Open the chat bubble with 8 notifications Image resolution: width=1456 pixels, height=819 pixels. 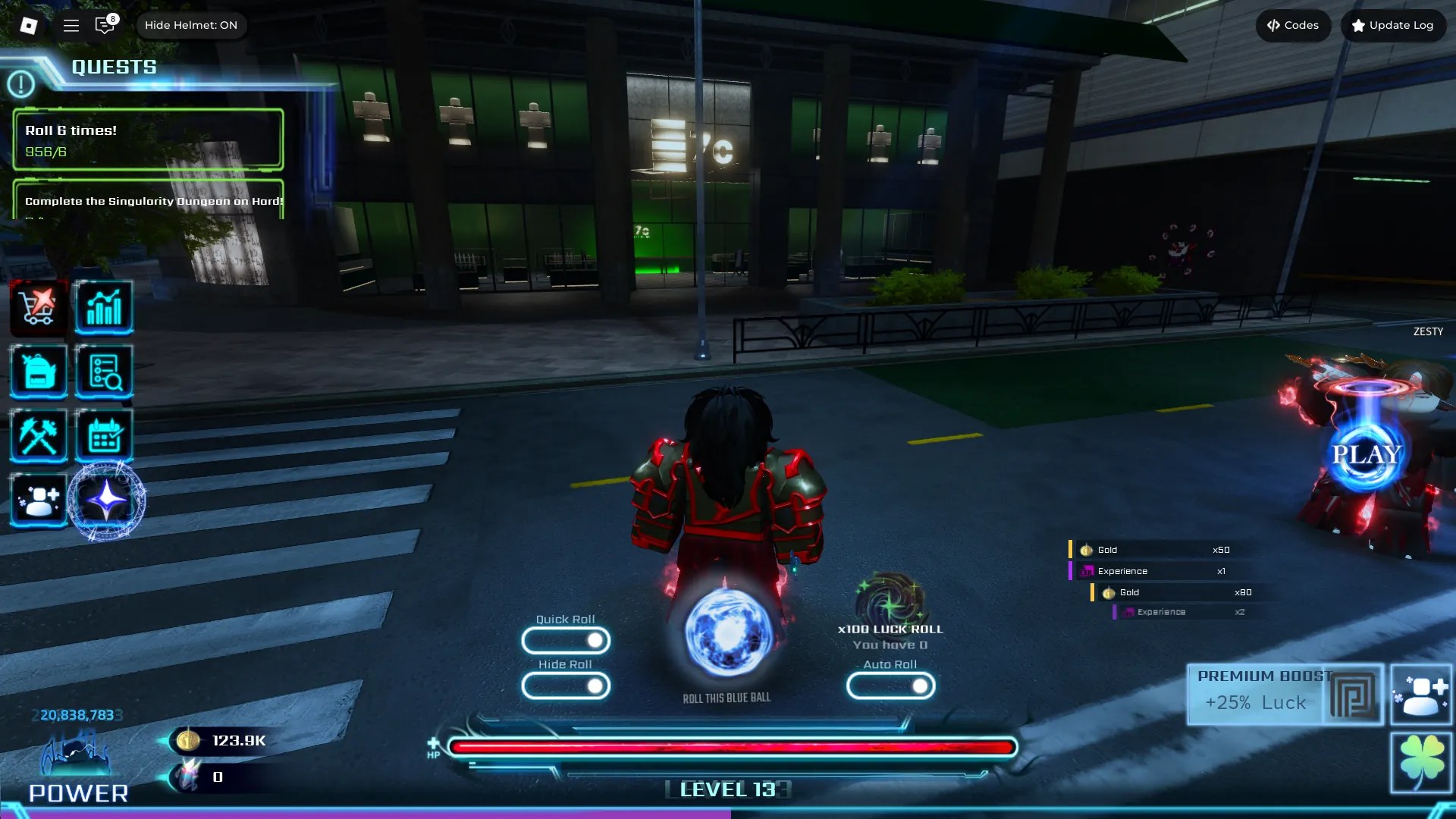(105, 25)
